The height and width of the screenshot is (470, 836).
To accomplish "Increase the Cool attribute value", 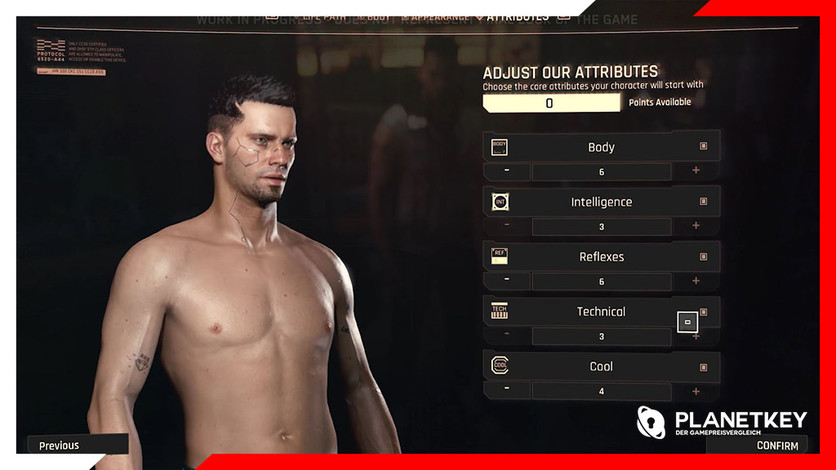I will pos(696,390).
